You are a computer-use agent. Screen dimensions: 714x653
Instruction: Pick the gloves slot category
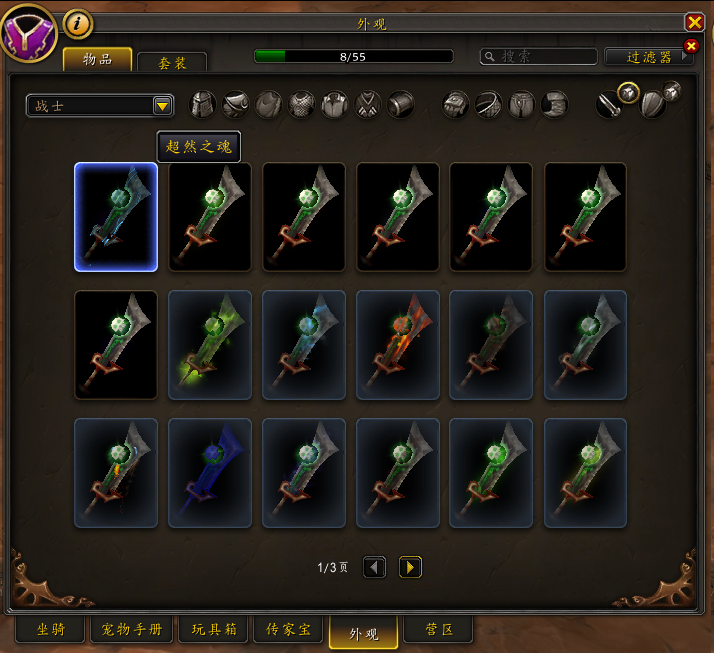[x=455, y=104]
